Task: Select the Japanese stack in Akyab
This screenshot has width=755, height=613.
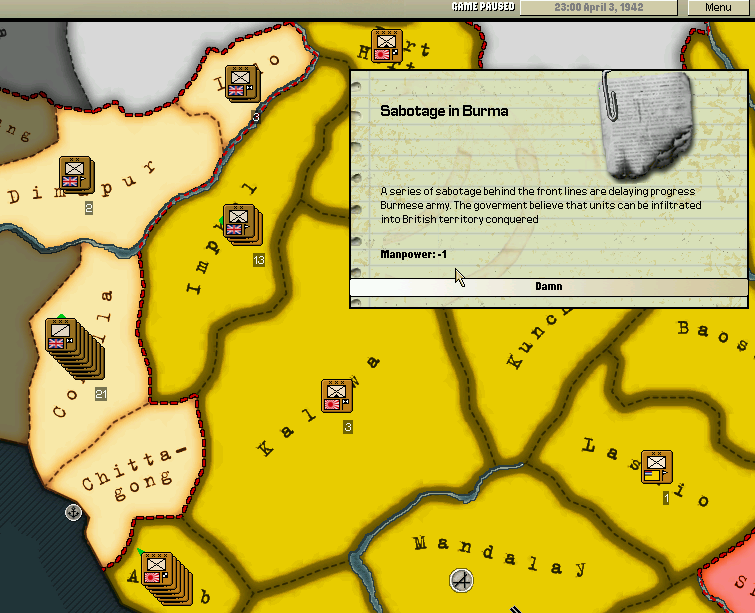Action: pos(157,570)
